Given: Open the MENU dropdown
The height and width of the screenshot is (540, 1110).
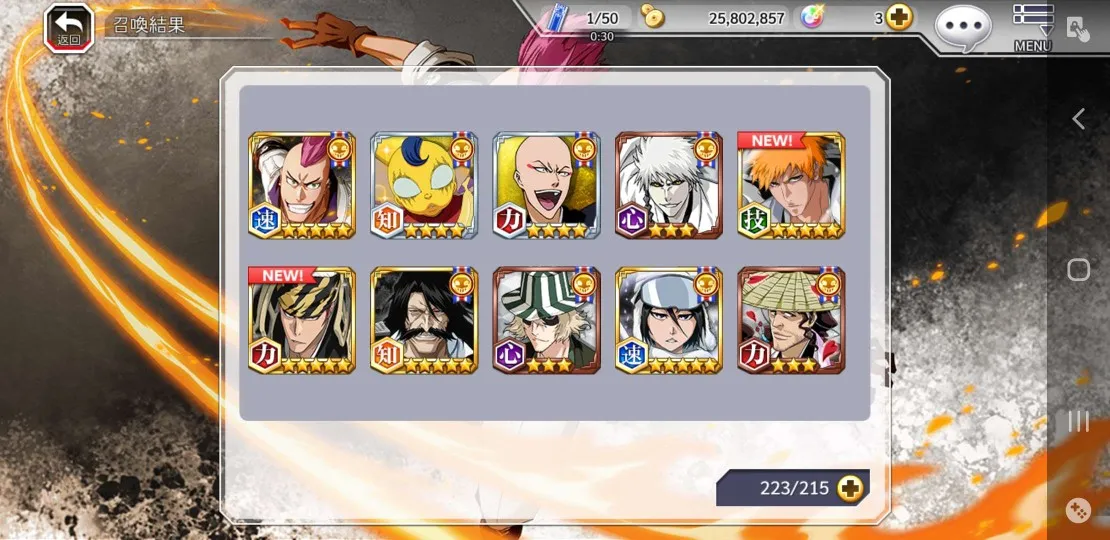Looking at the screenshot, I should tap(1033, 27).
